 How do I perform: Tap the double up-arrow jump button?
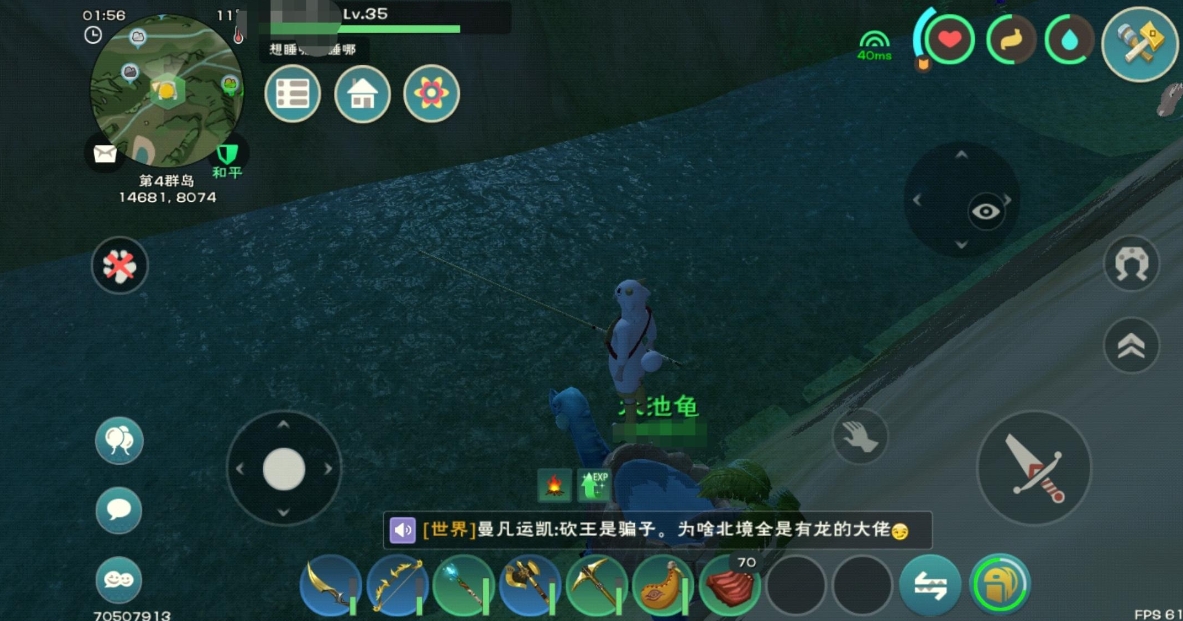tap(1131, 345)
